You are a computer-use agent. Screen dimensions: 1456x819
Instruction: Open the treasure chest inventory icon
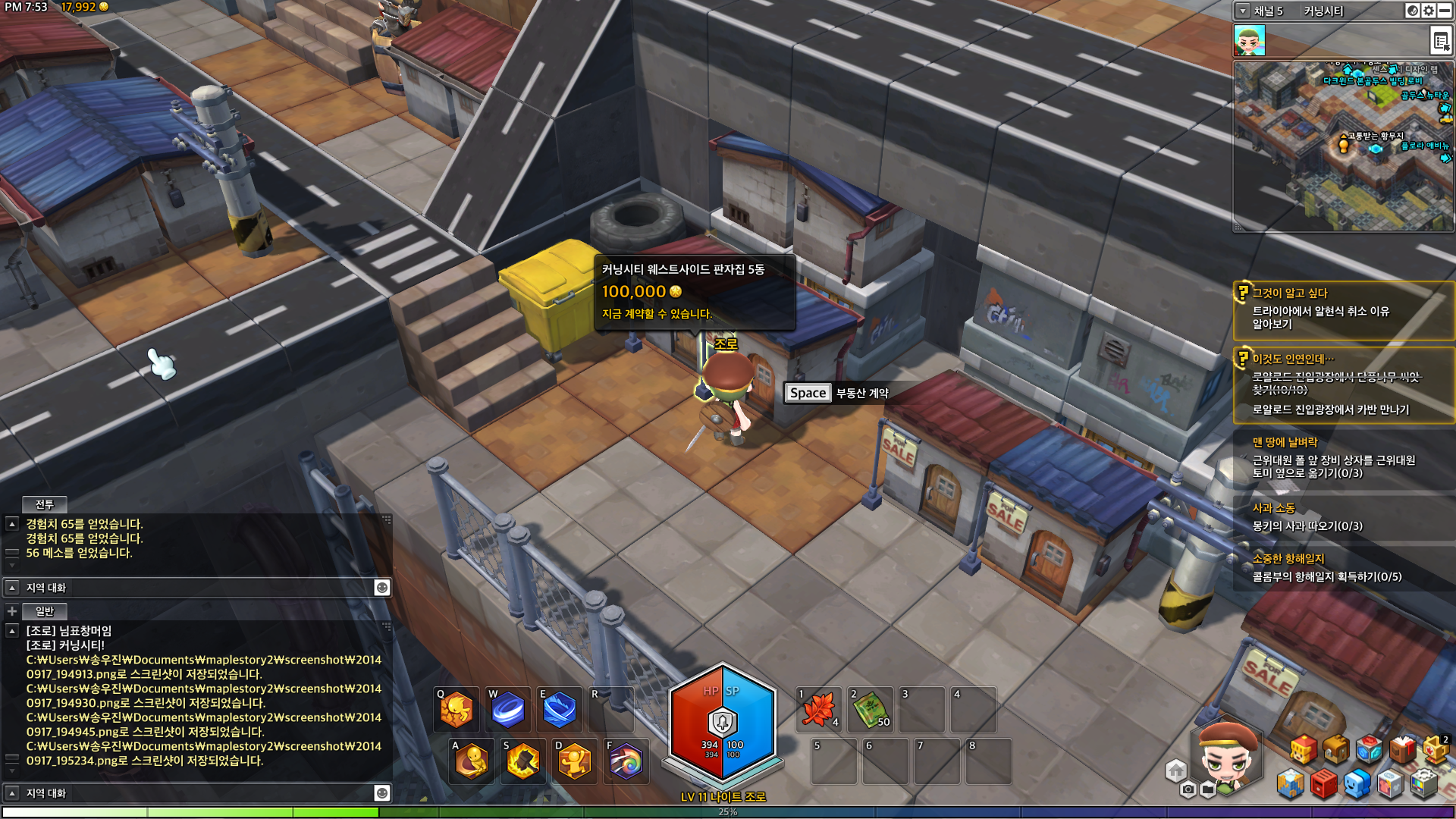(1336, 749)
